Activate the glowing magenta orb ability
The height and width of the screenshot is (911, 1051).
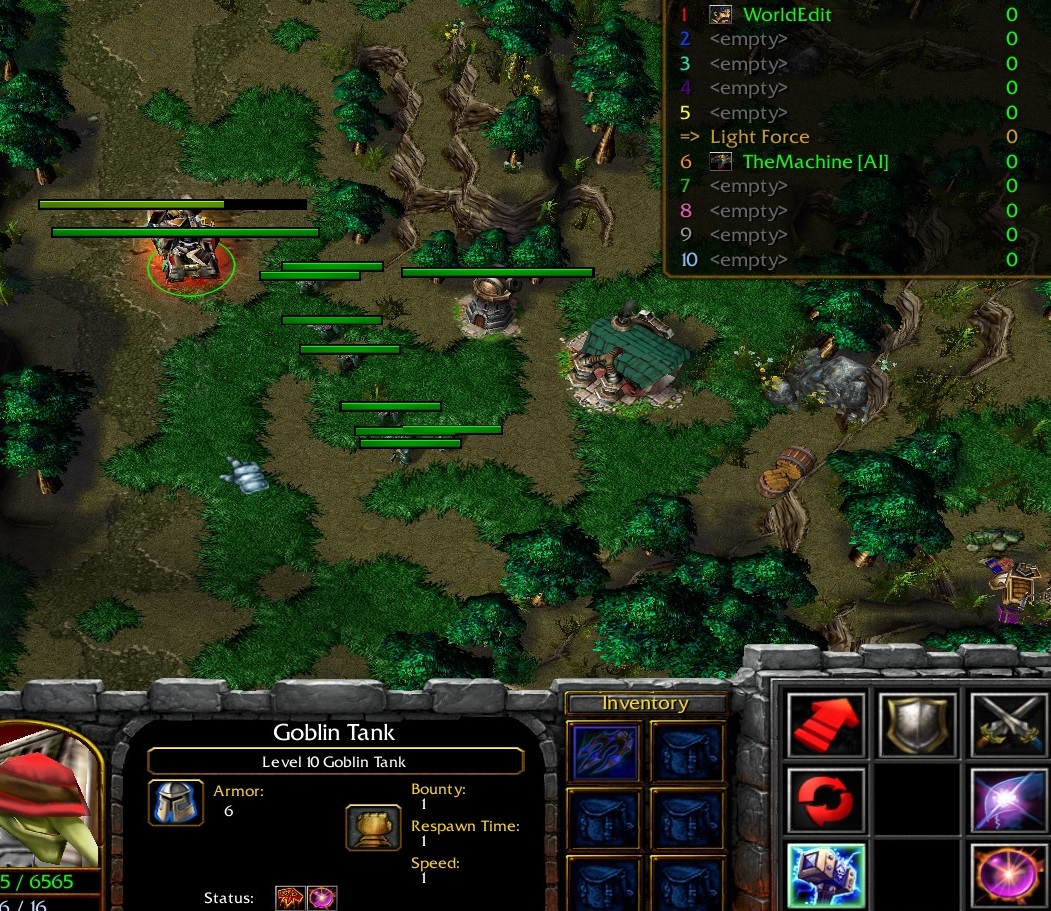coord(1009,874)
